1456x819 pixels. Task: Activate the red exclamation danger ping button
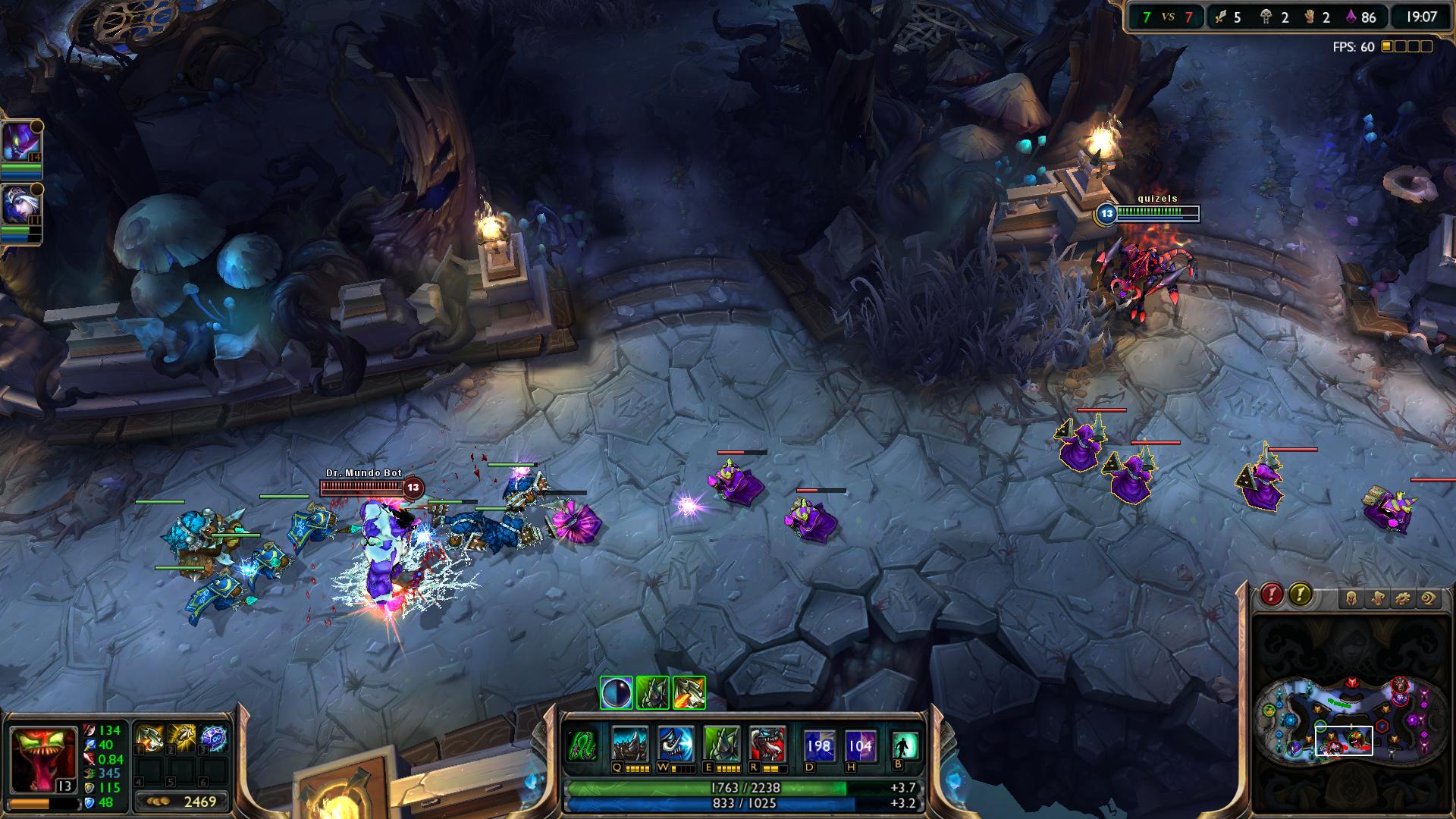click(1272, 595)
